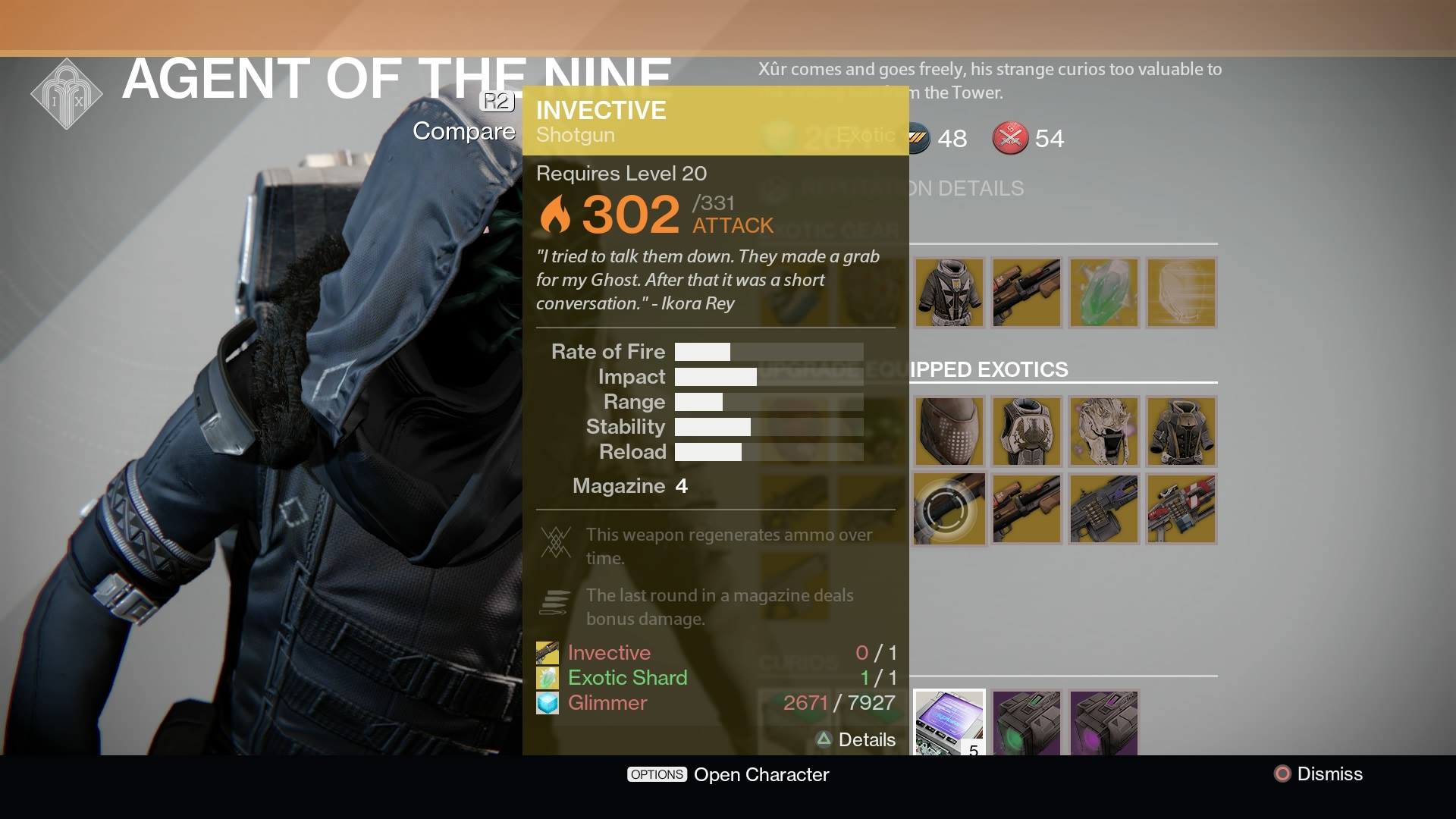Select the circled equipped Invective shotgun
1456x819 pixels.
click(x=949, y=508)
